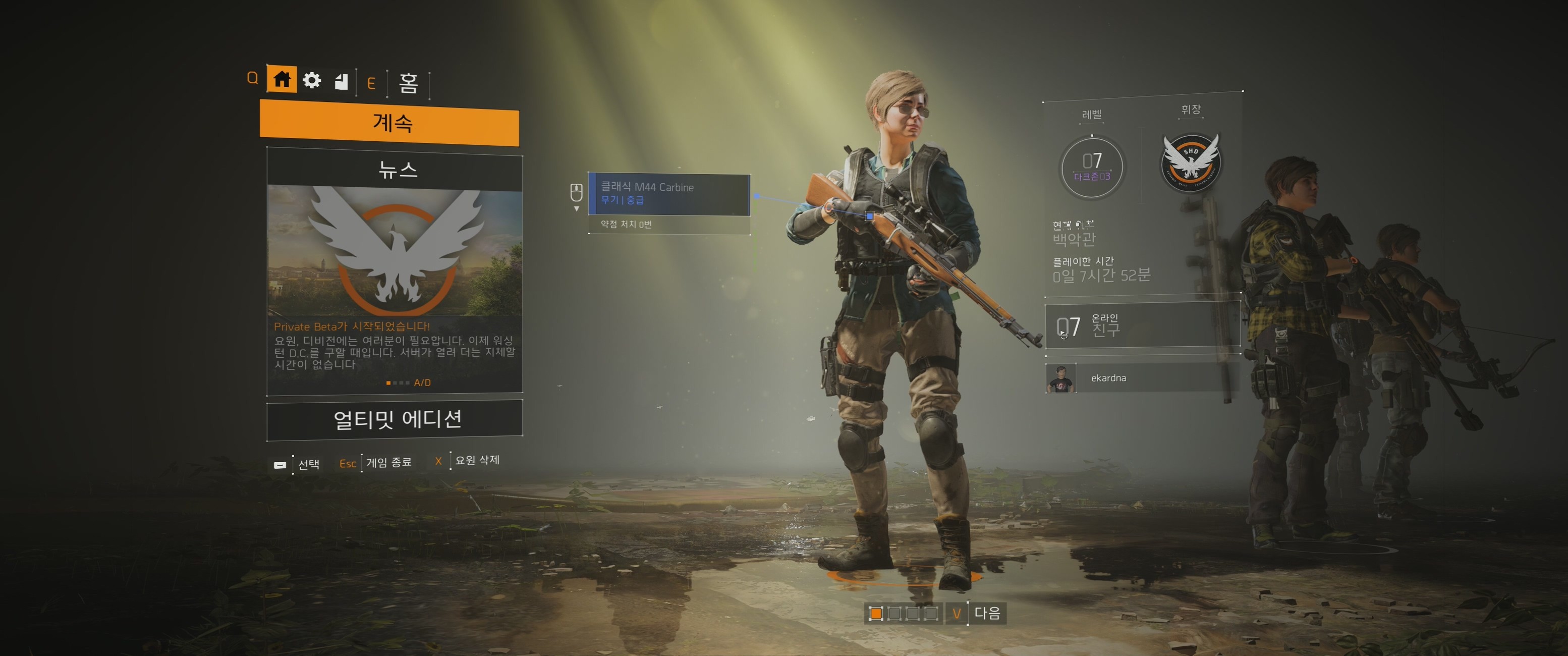The image size is (1568, 656).
Task: Select the home tab icon
Action: coord(281,79)
